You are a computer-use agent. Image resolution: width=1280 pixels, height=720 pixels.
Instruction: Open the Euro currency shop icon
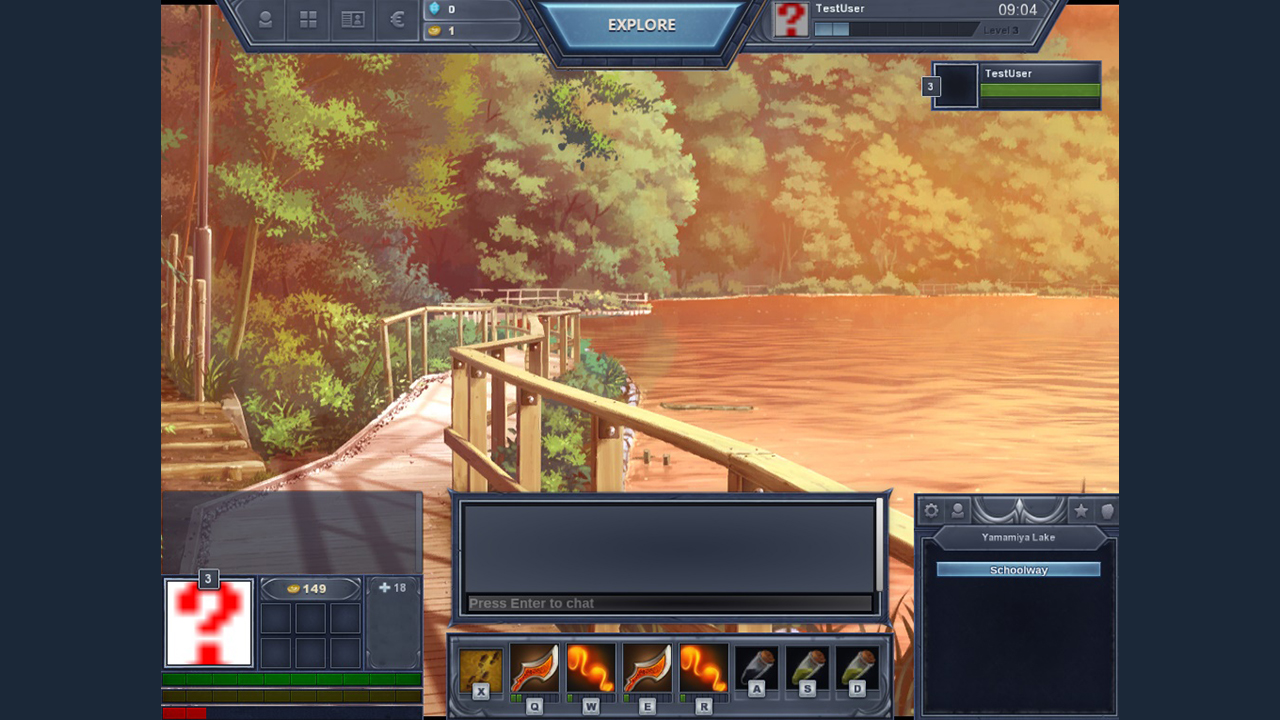396,18
